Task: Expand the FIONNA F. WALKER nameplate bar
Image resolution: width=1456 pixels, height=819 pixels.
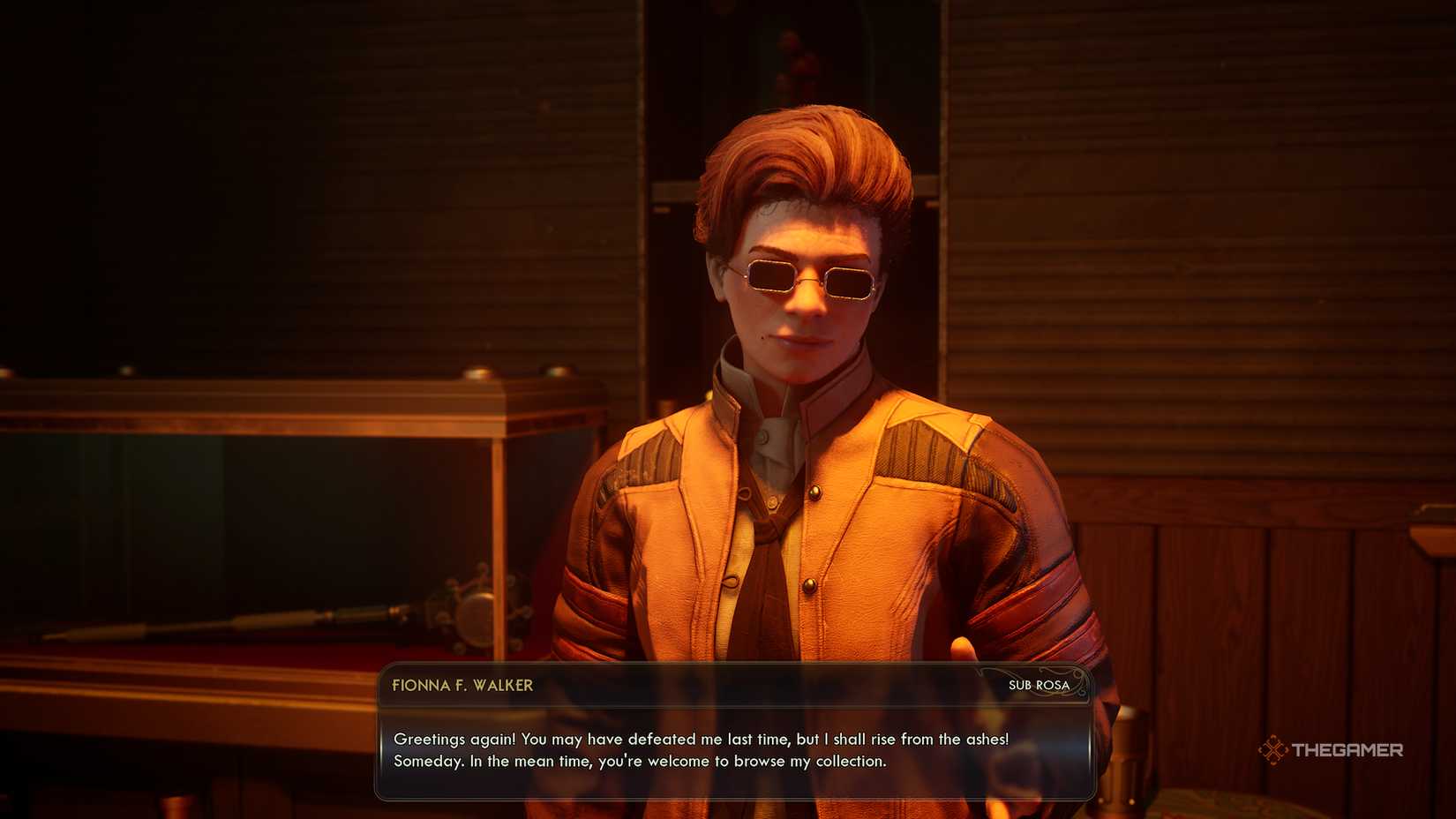Action: [732, 686]
